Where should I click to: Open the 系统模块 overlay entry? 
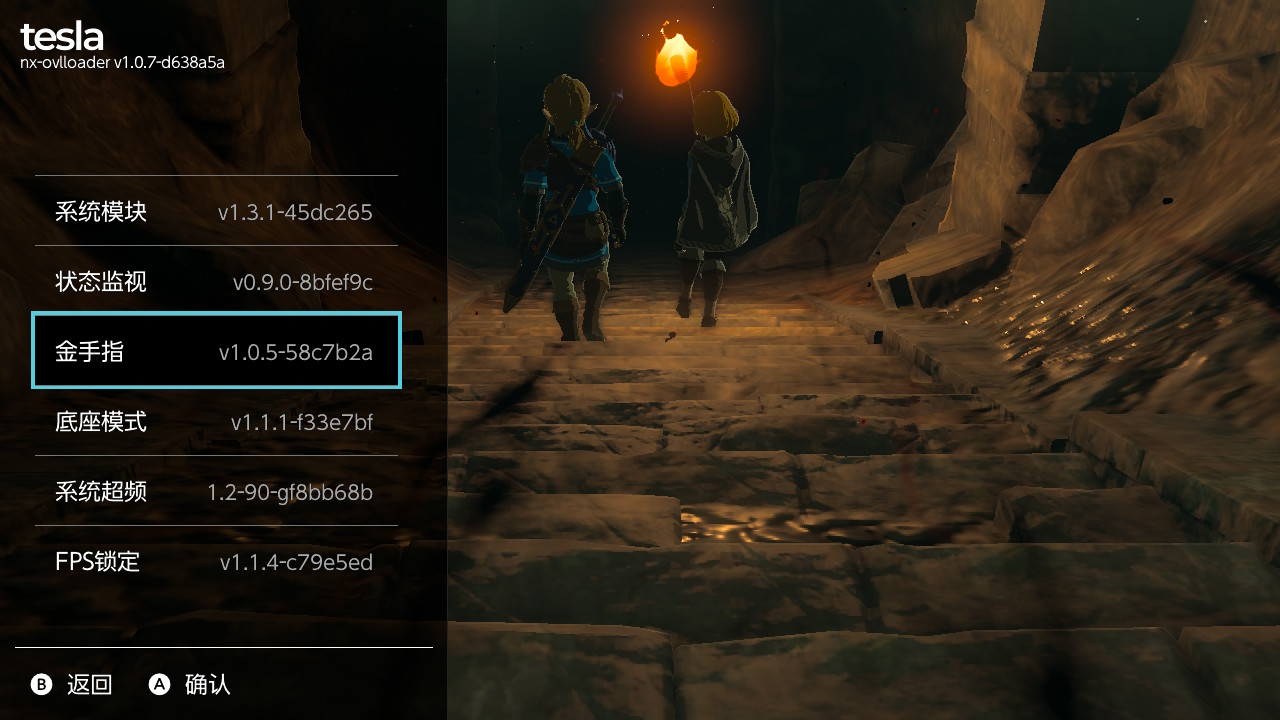tap(216, 211)
